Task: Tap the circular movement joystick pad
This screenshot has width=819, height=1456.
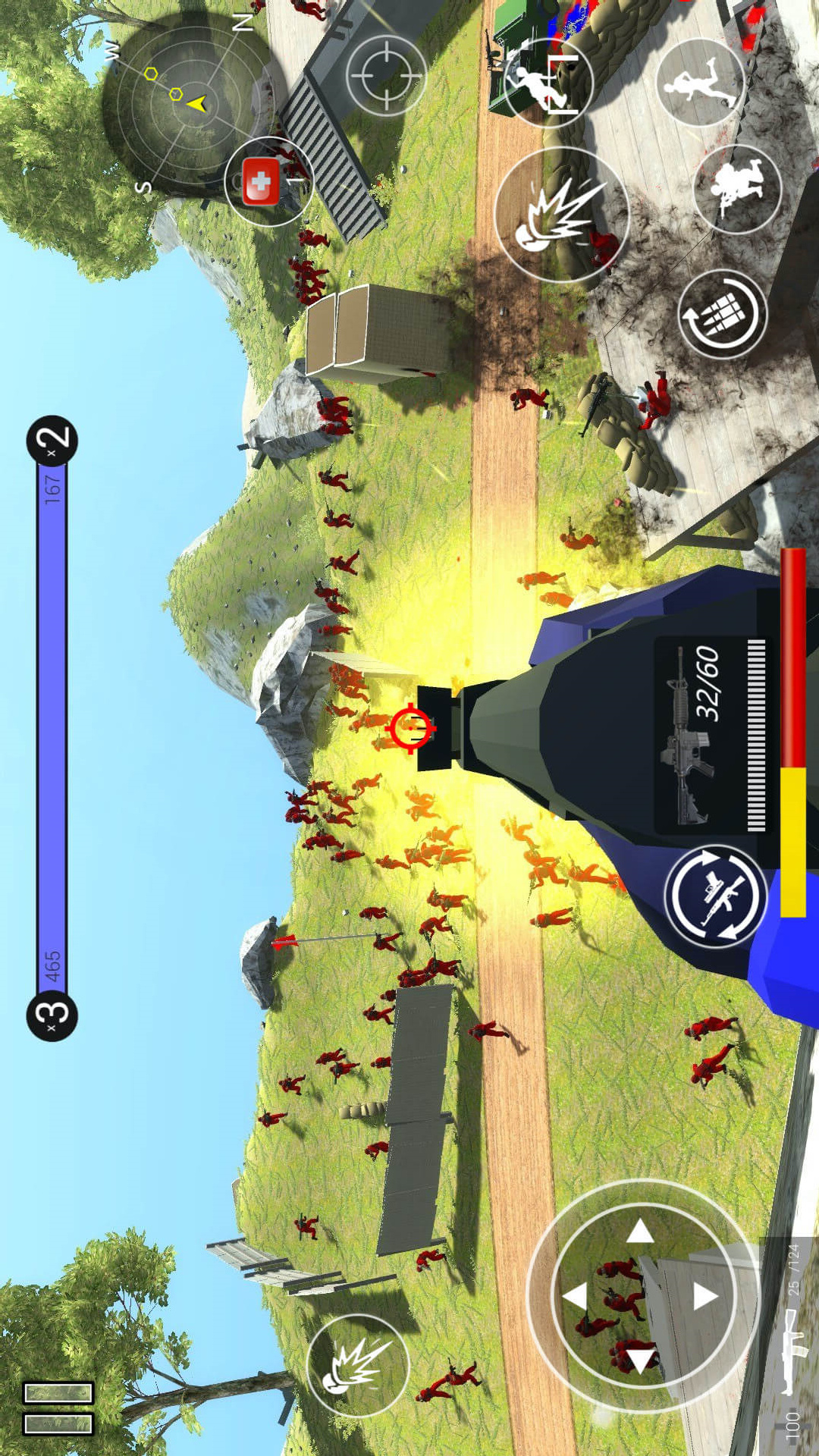Action: [643, 1295]
